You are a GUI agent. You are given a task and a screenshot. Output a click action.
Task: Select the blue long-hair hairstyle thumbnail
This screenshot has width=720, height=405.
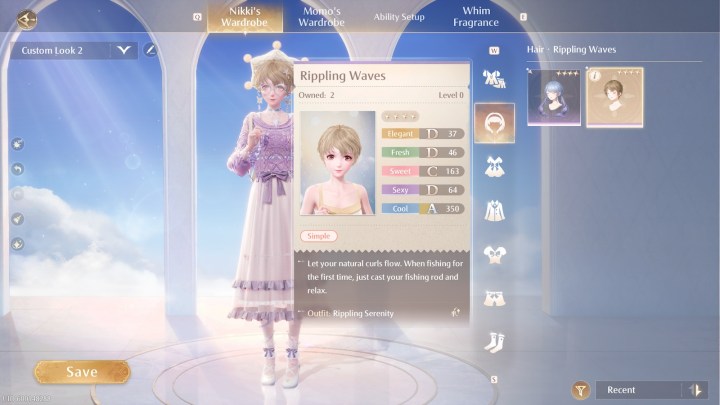(554, 98)
